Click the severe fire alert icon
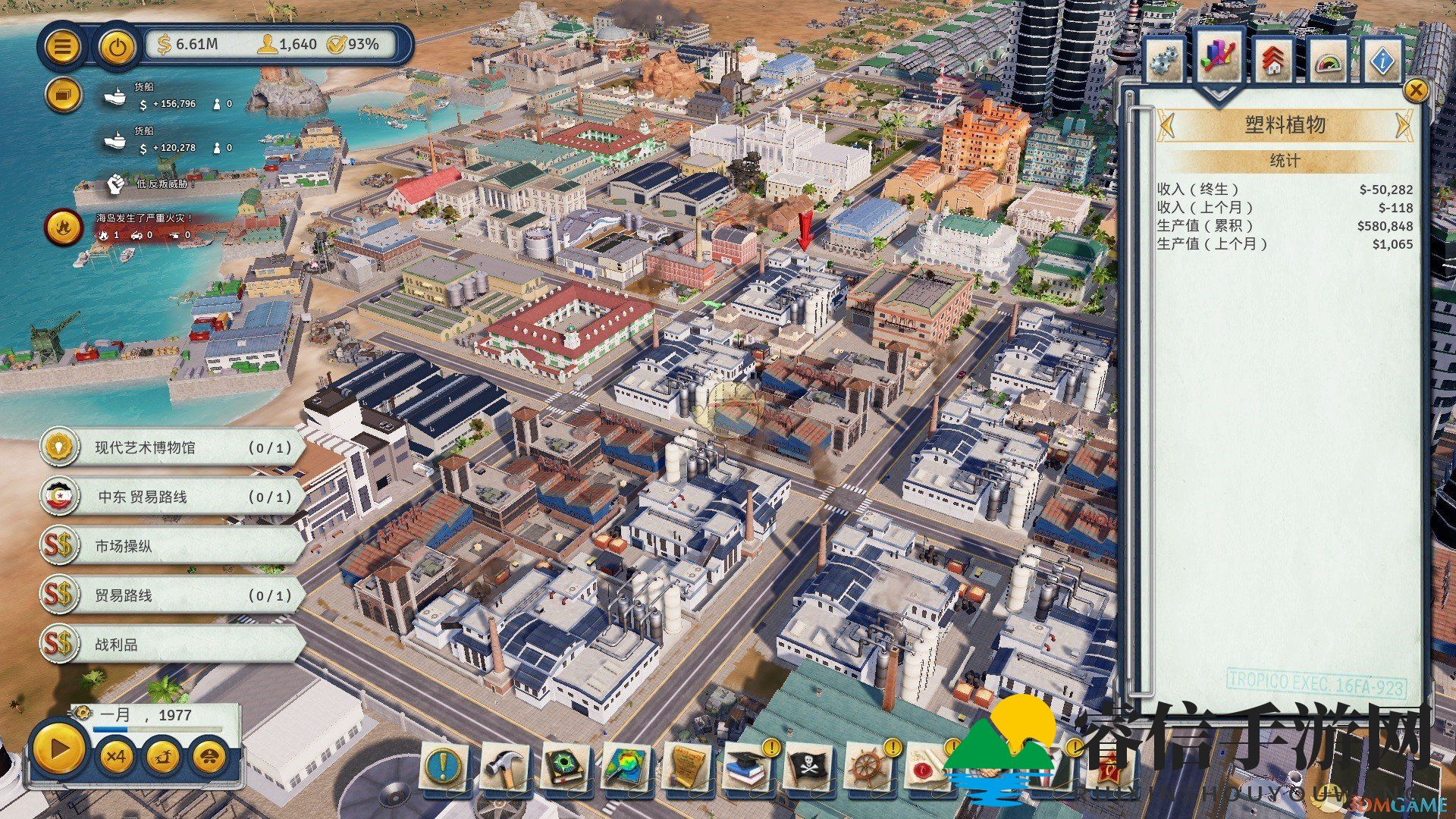1456x819 pixels. 64,227
